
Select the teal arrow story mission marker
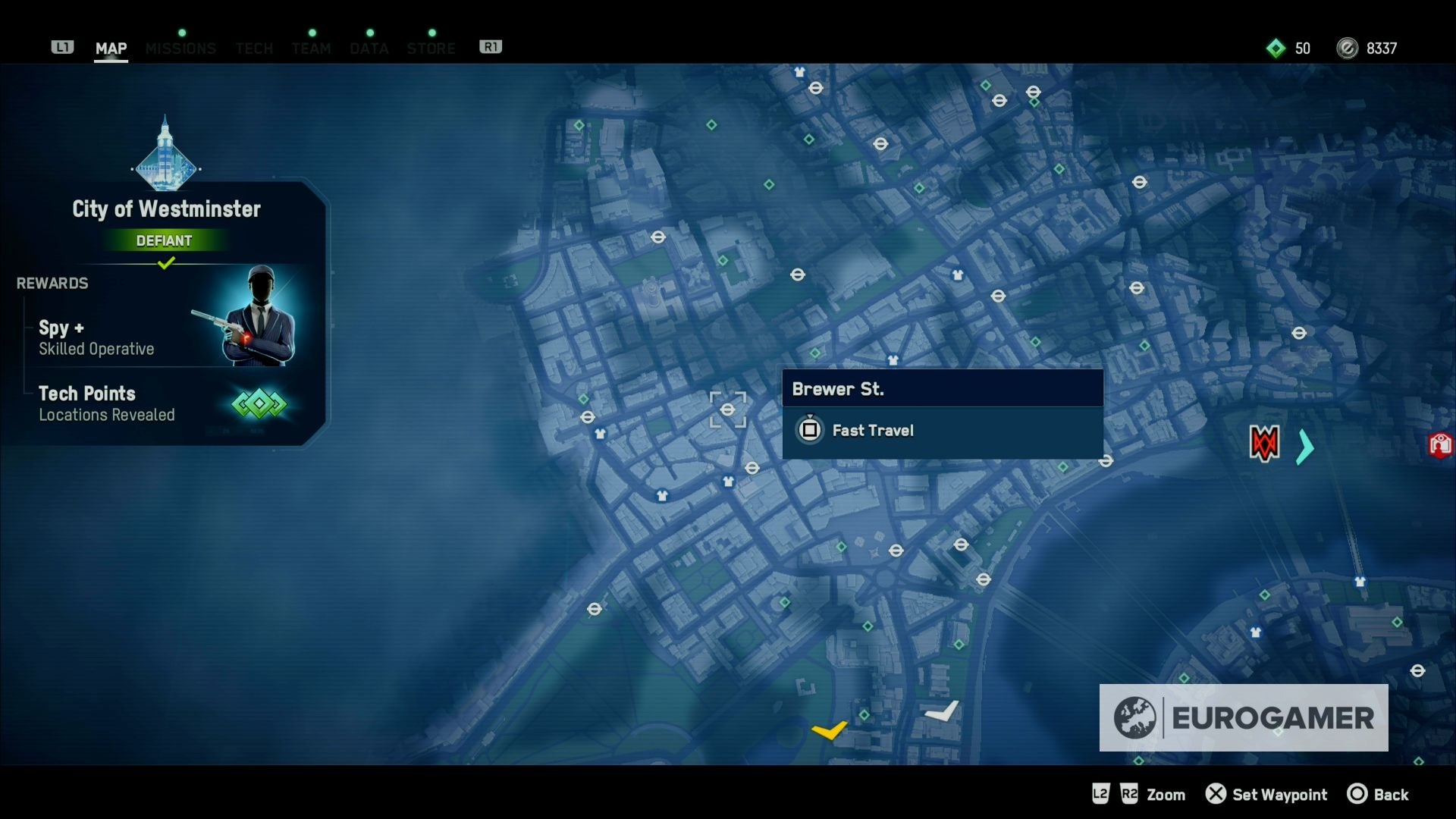click(1303, 447)
